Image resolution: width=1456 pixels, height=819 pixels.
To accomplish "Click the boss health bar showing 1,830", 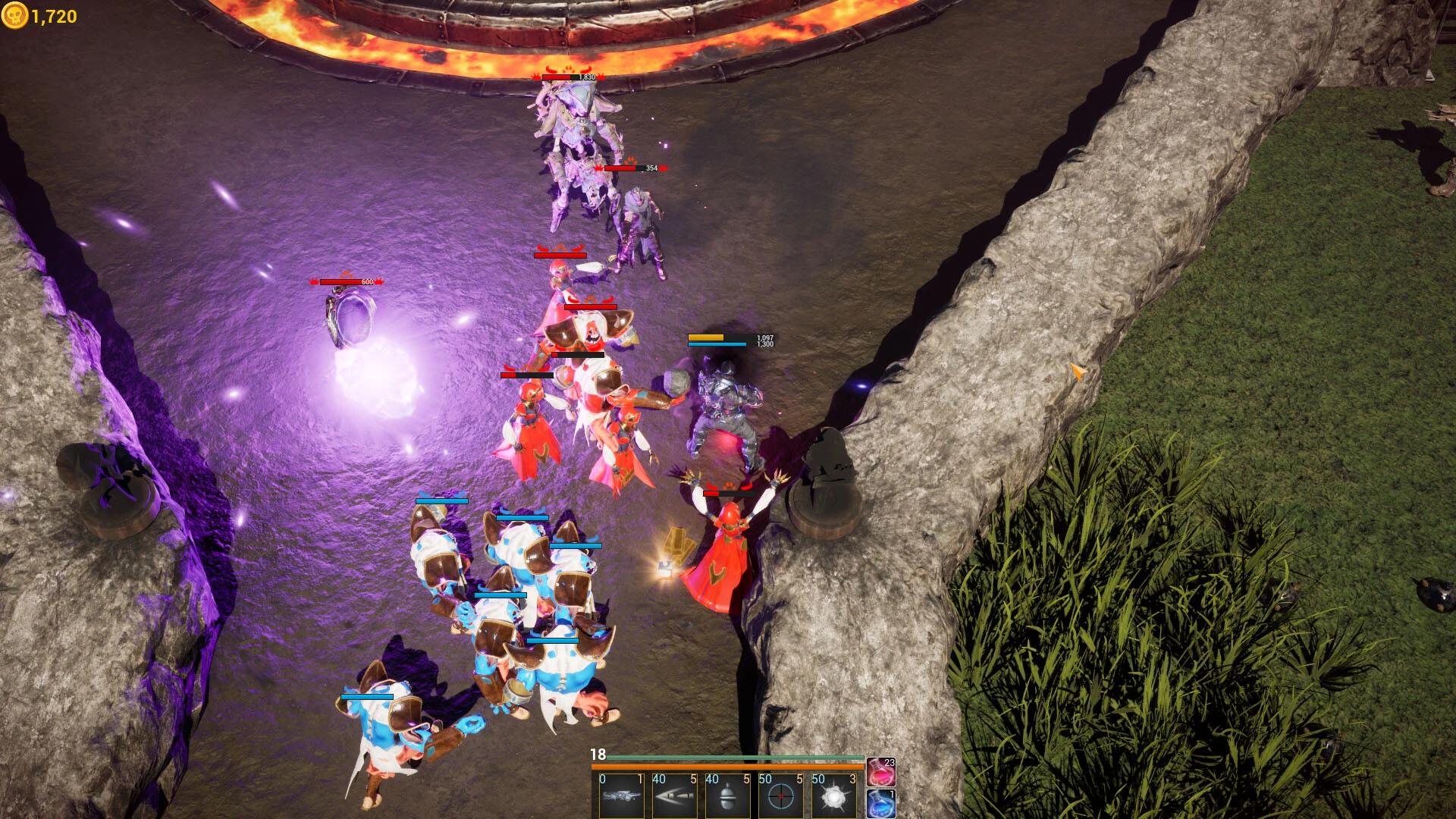I will tap(569, 76).
